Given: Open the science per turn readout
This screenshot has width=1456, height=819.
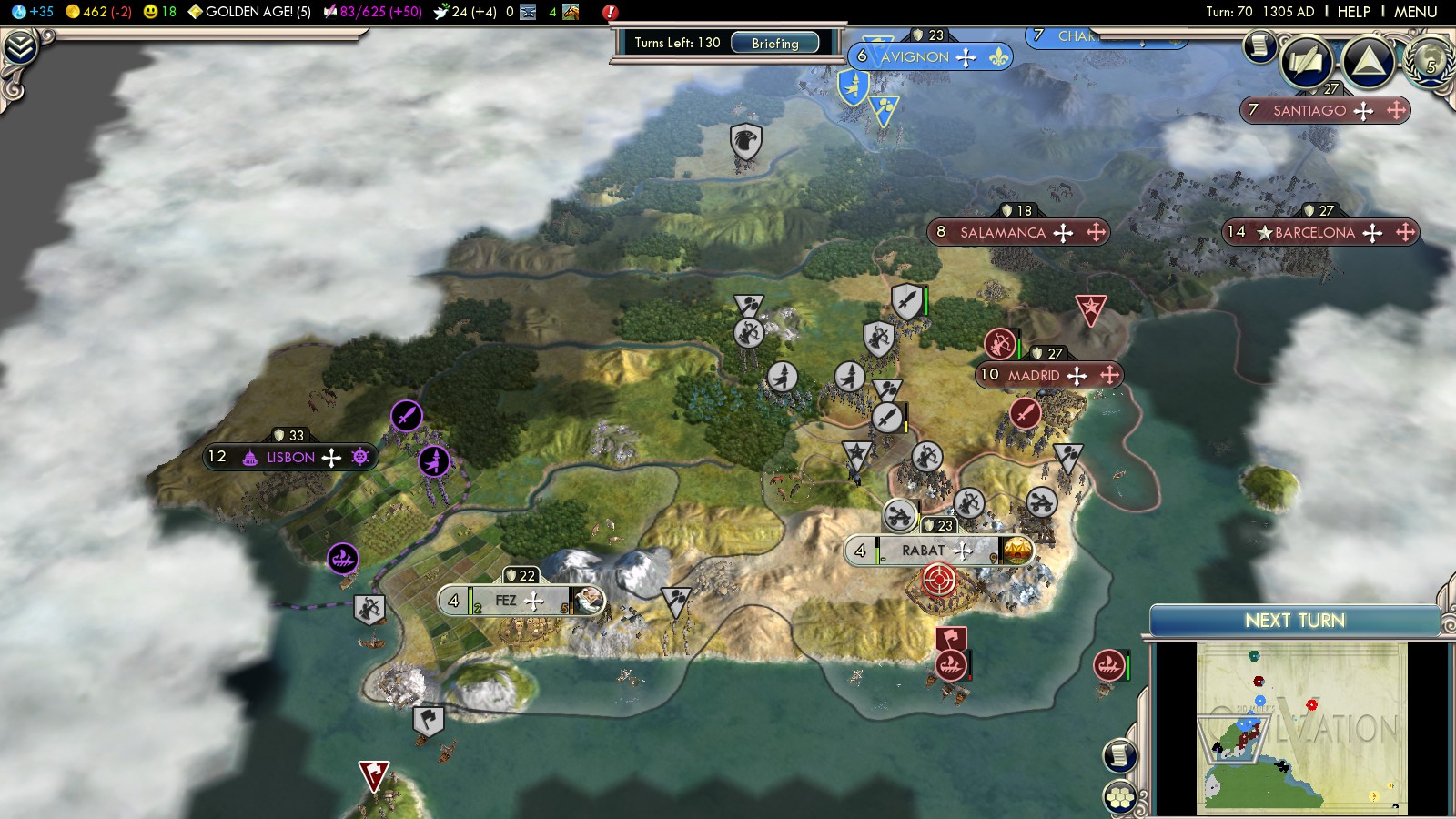Looking at the screenshot, I should pyautogui.click(x=33, y=12).
